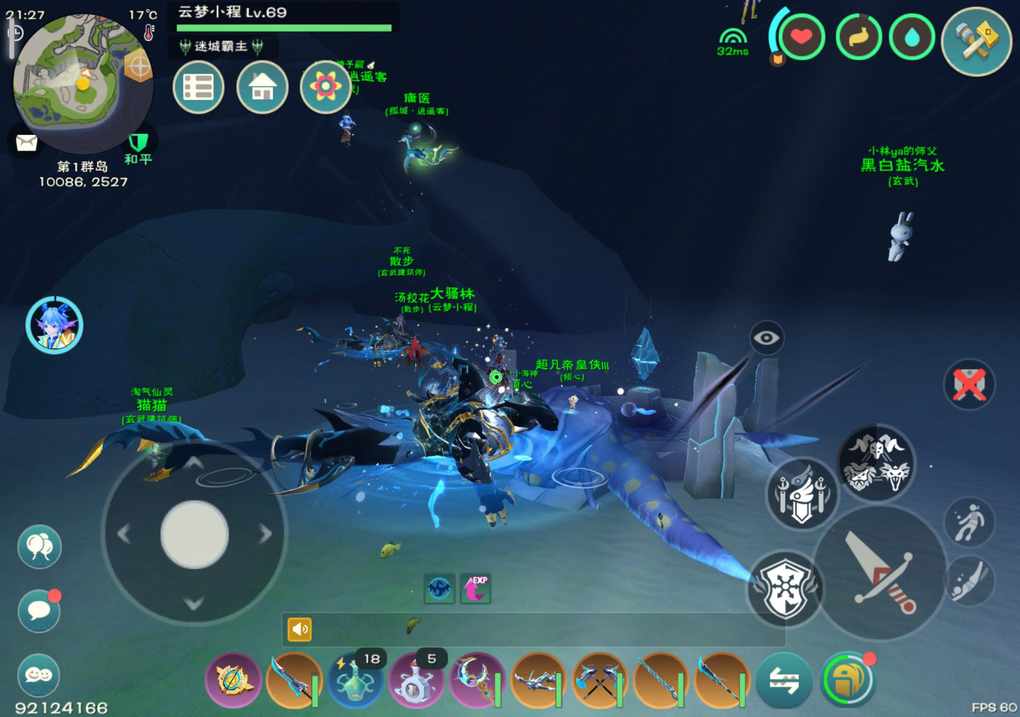Activate the three-headed beast skill

coord(876,463)
